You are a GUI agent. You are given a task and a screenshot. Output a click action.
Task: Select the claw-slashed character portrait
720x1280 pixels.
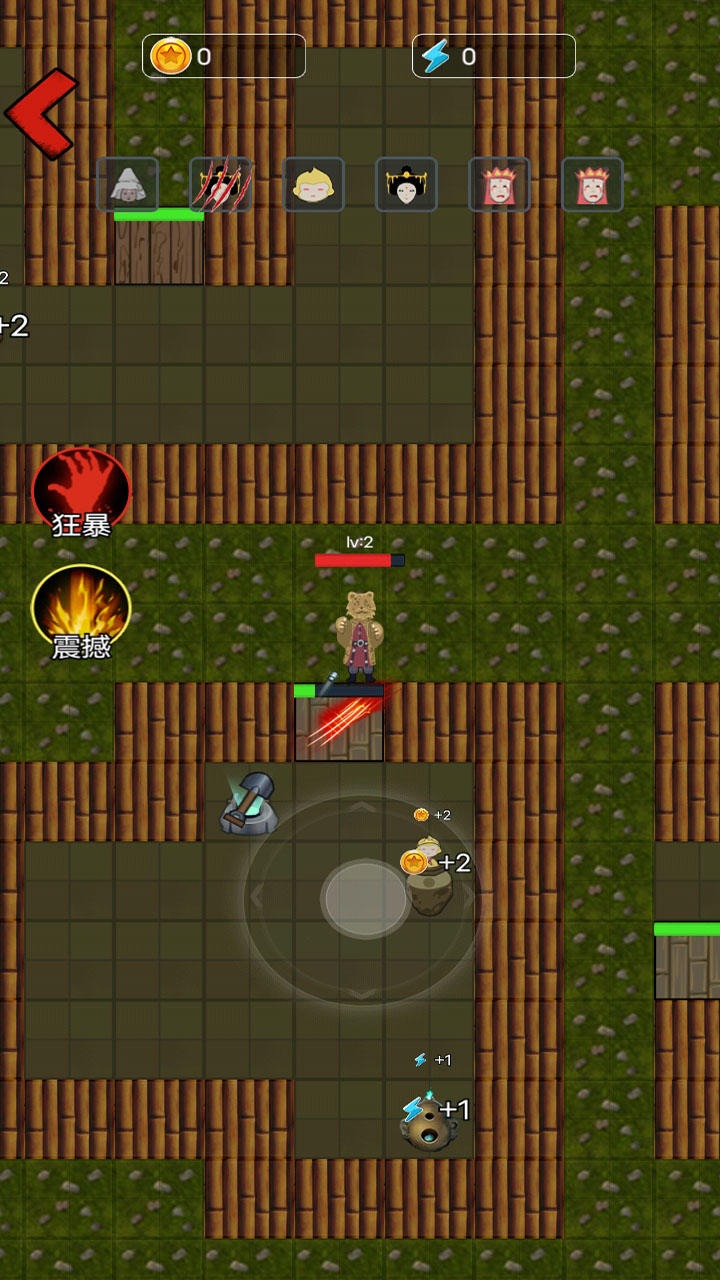tap(220, 185)
